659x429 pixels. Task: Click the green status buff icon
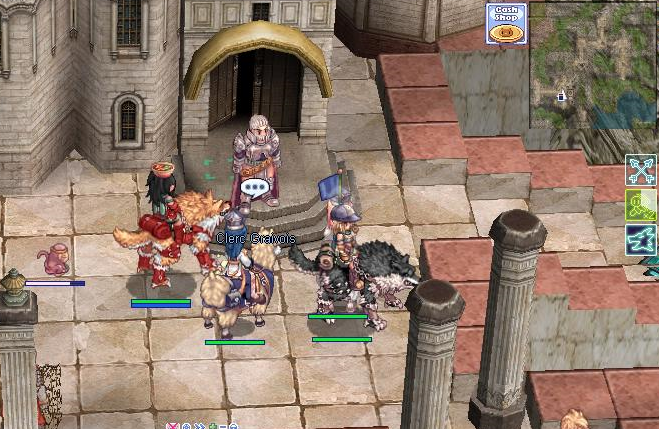tap(641, 205)
